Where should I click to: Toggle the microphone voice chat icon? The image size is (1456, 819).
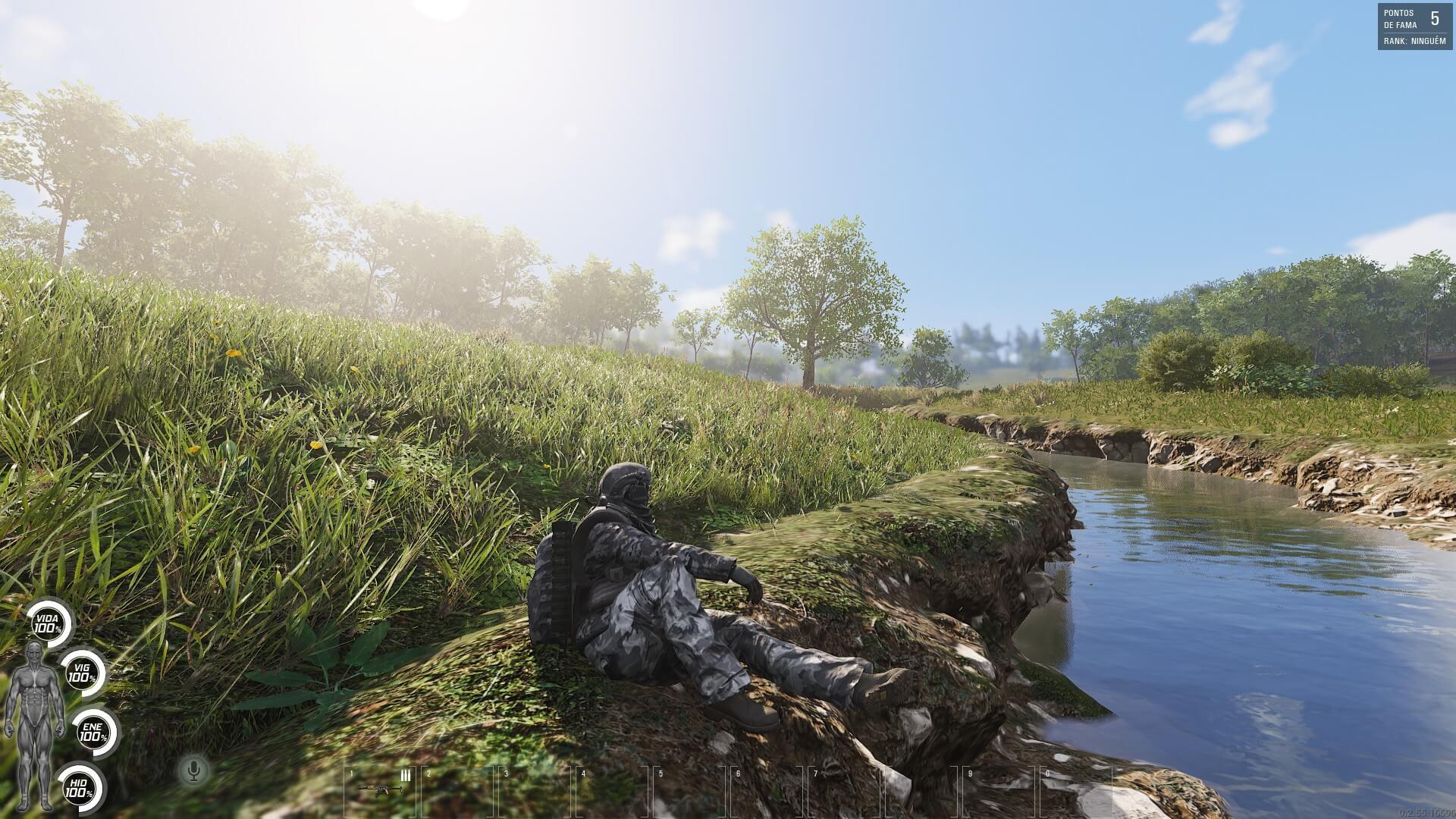pyautogui.click(x=194, y=770)
